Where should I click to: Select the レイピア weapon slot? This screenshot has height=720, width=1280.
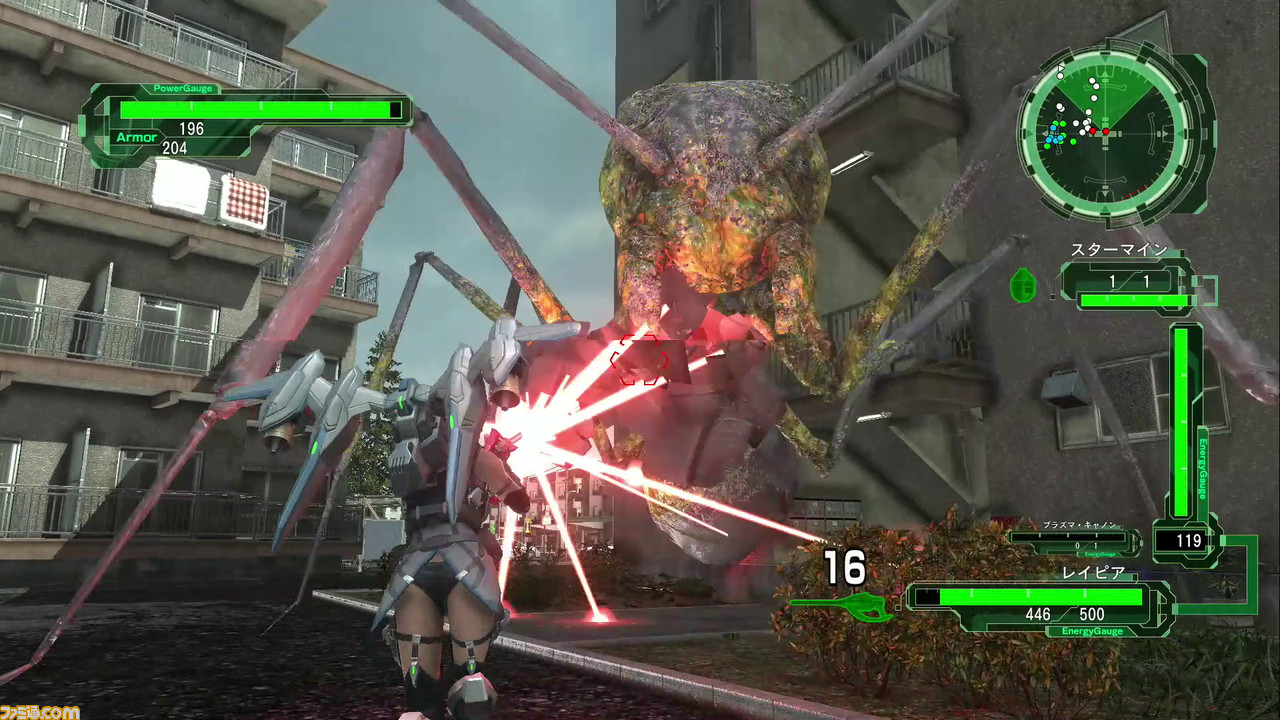[1040, 605]
